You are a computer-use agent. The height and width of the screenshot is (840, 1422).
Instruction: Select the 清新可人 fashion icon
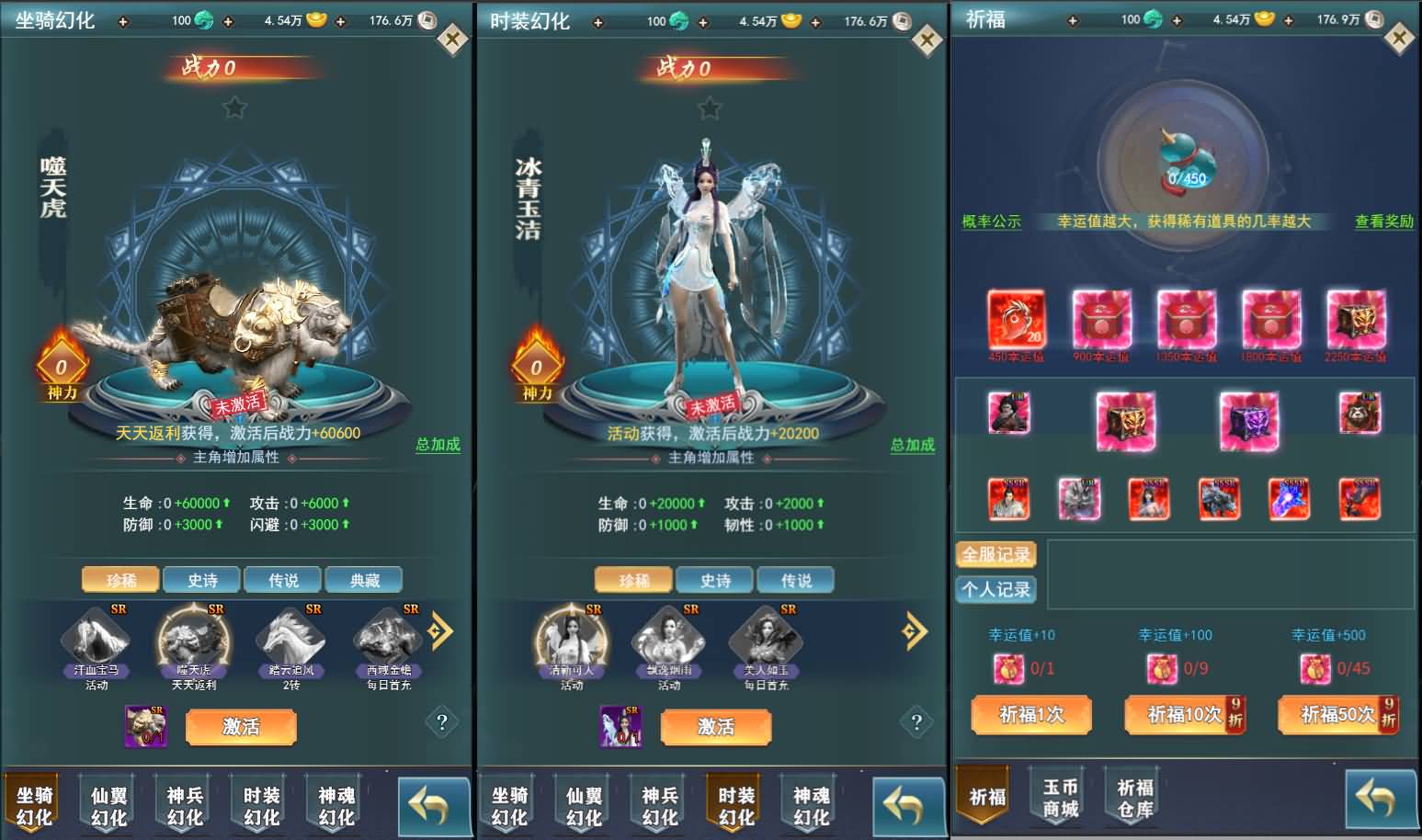569,643
